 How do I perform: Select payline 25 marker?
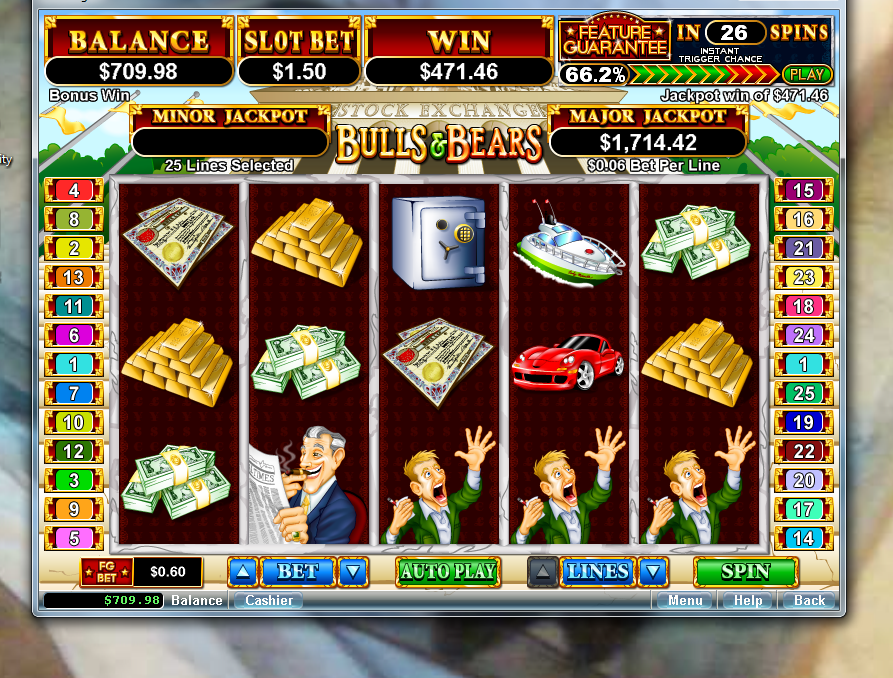click(803, 394)
